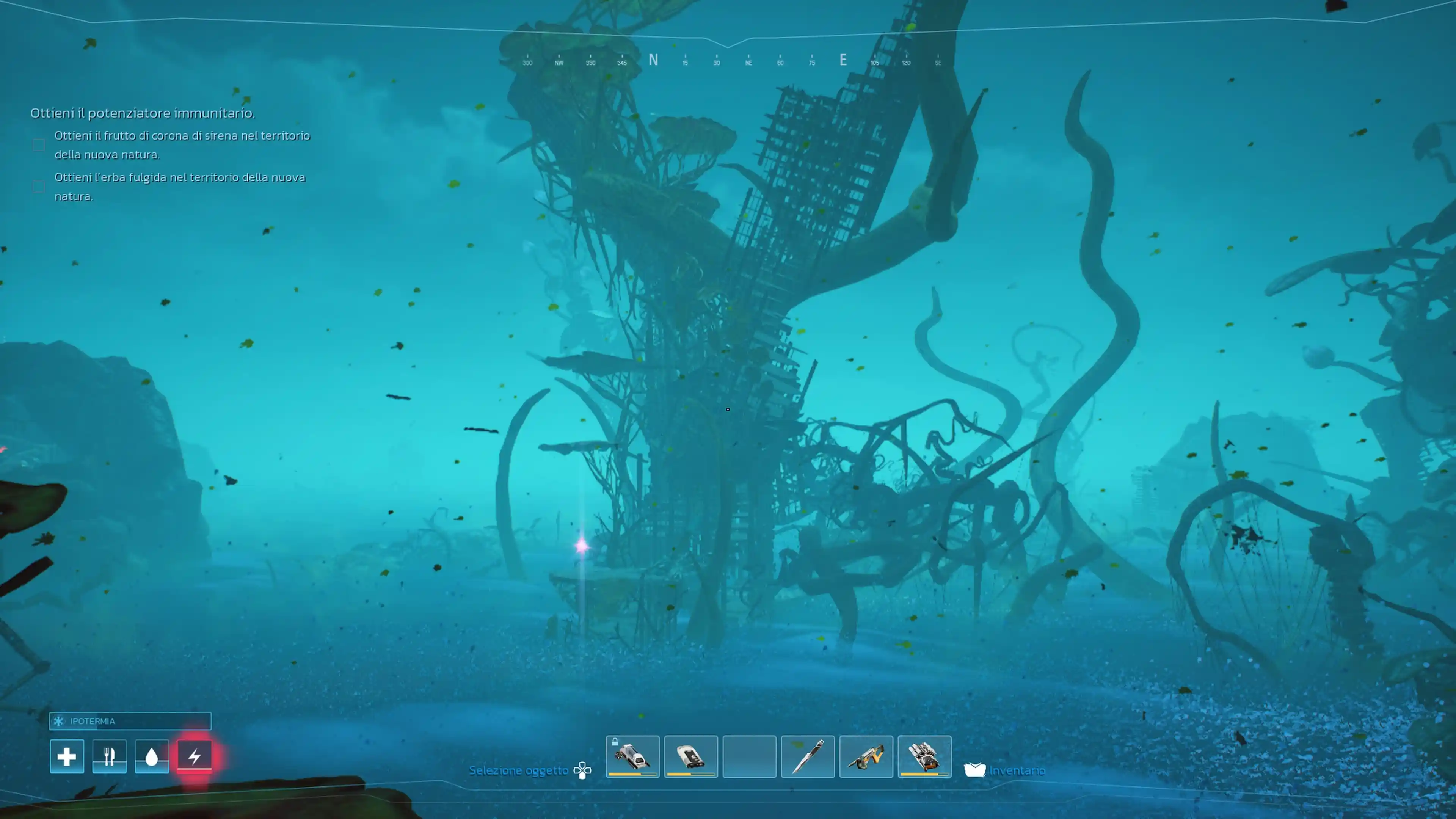Screen dimensions: 1456x819
Task: Click the red lightning bolt energy icon
Action: pyautogui.click(x=195, y=756)
